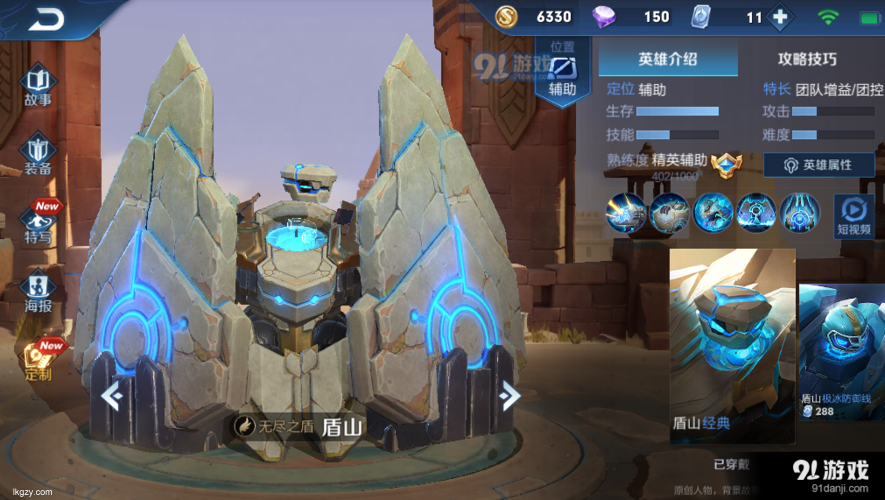Image resolution: width=885 pixels, height=500 pixels.
Task: Go back with the top-left return arrow
Action: click(x=45, y=18)
